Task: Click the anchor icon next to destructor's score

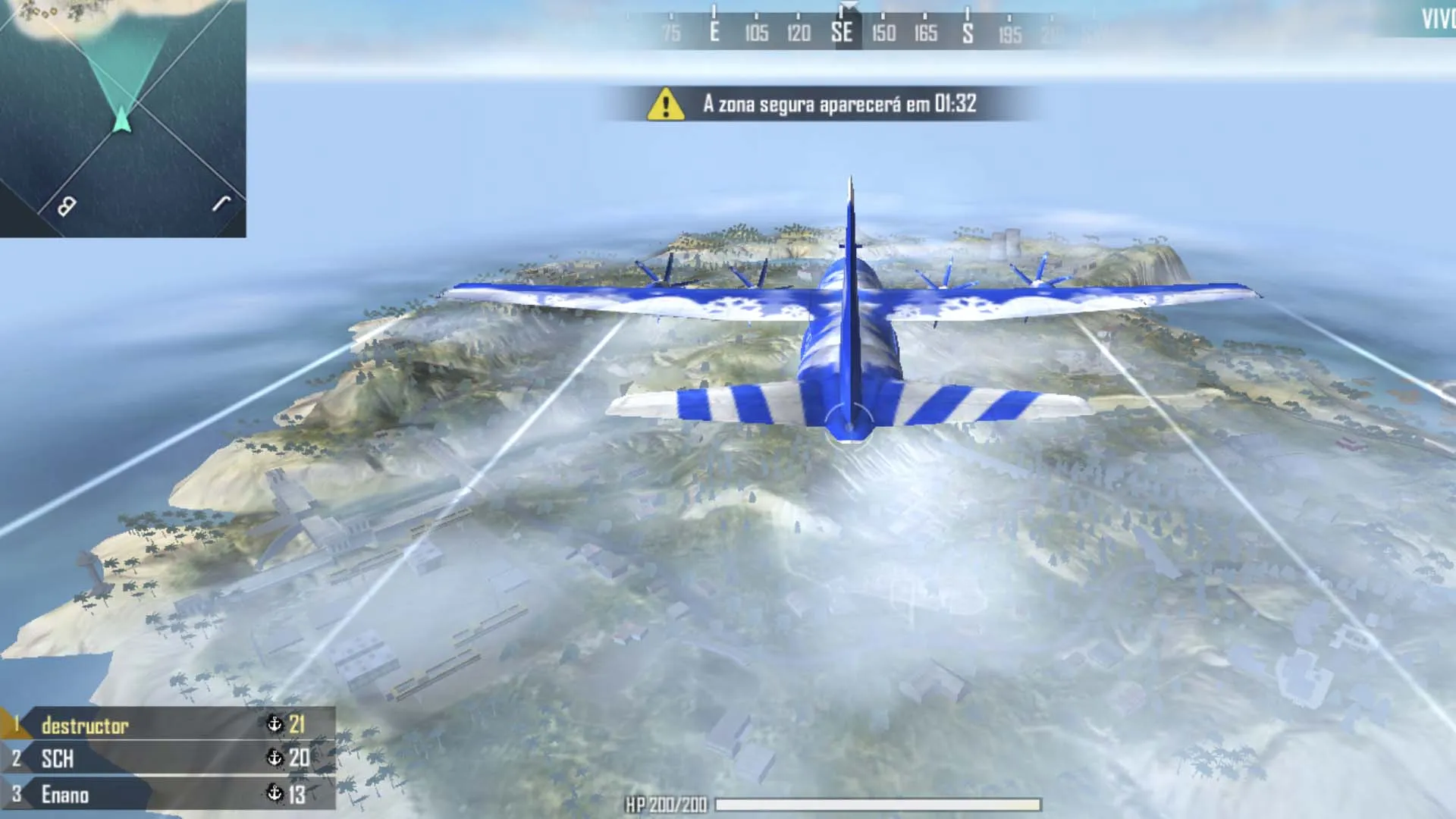Action: (x=275, y=724)
